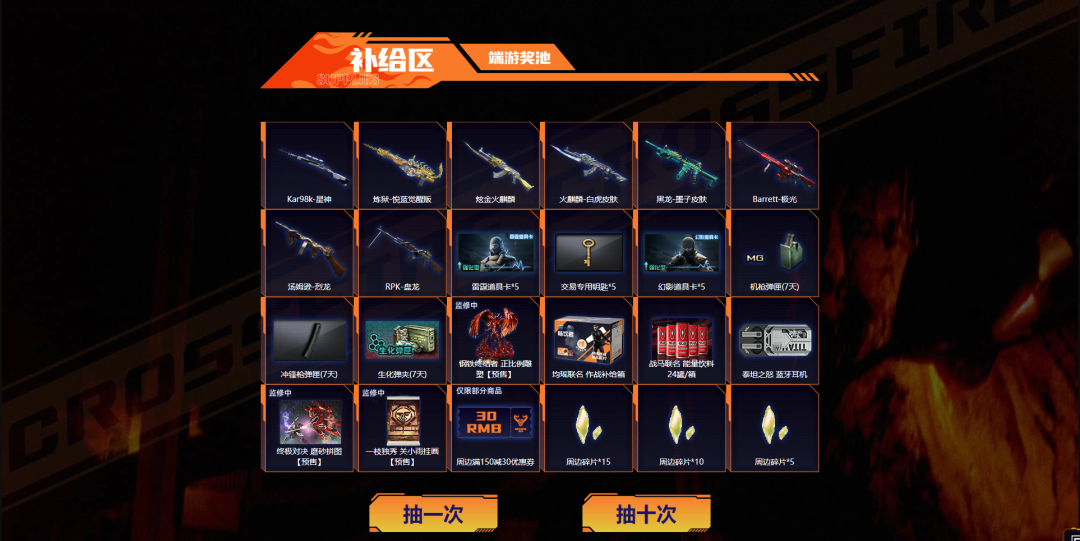Choose the 炼狱-悦蓝觉醒版 weapon reward

coord(401,165)
